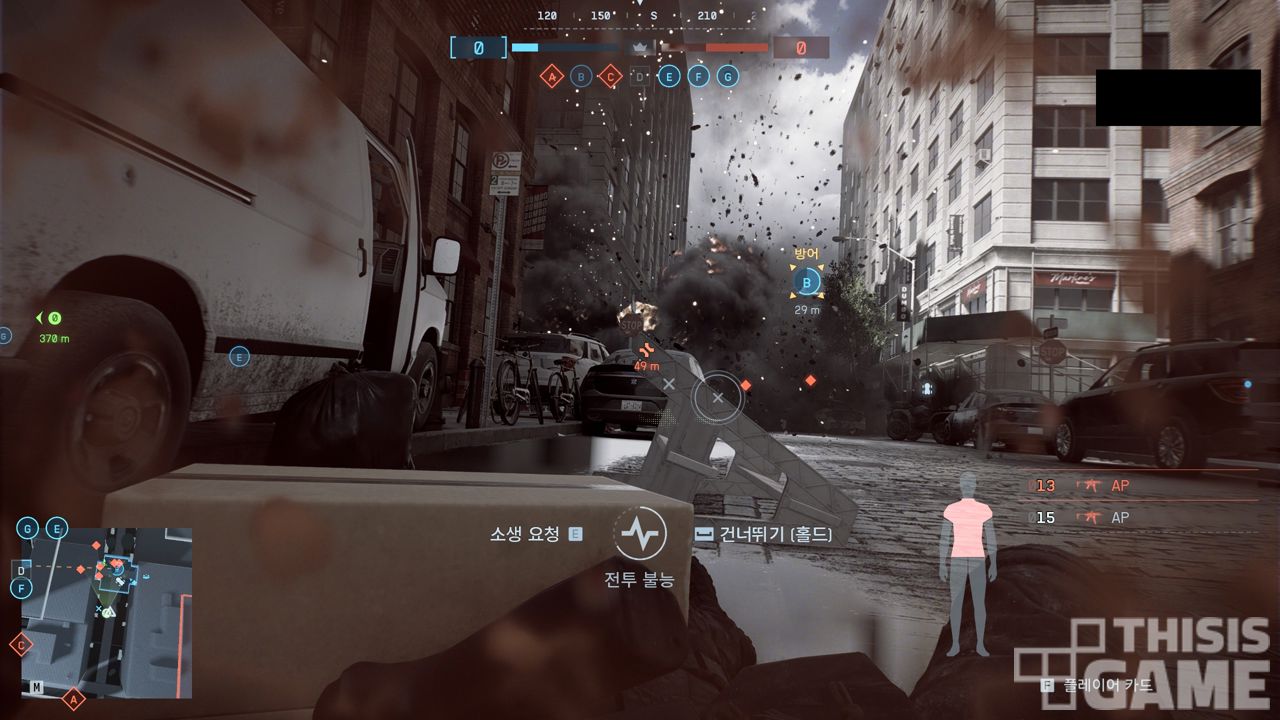Open the minimap

coord(106,612)
